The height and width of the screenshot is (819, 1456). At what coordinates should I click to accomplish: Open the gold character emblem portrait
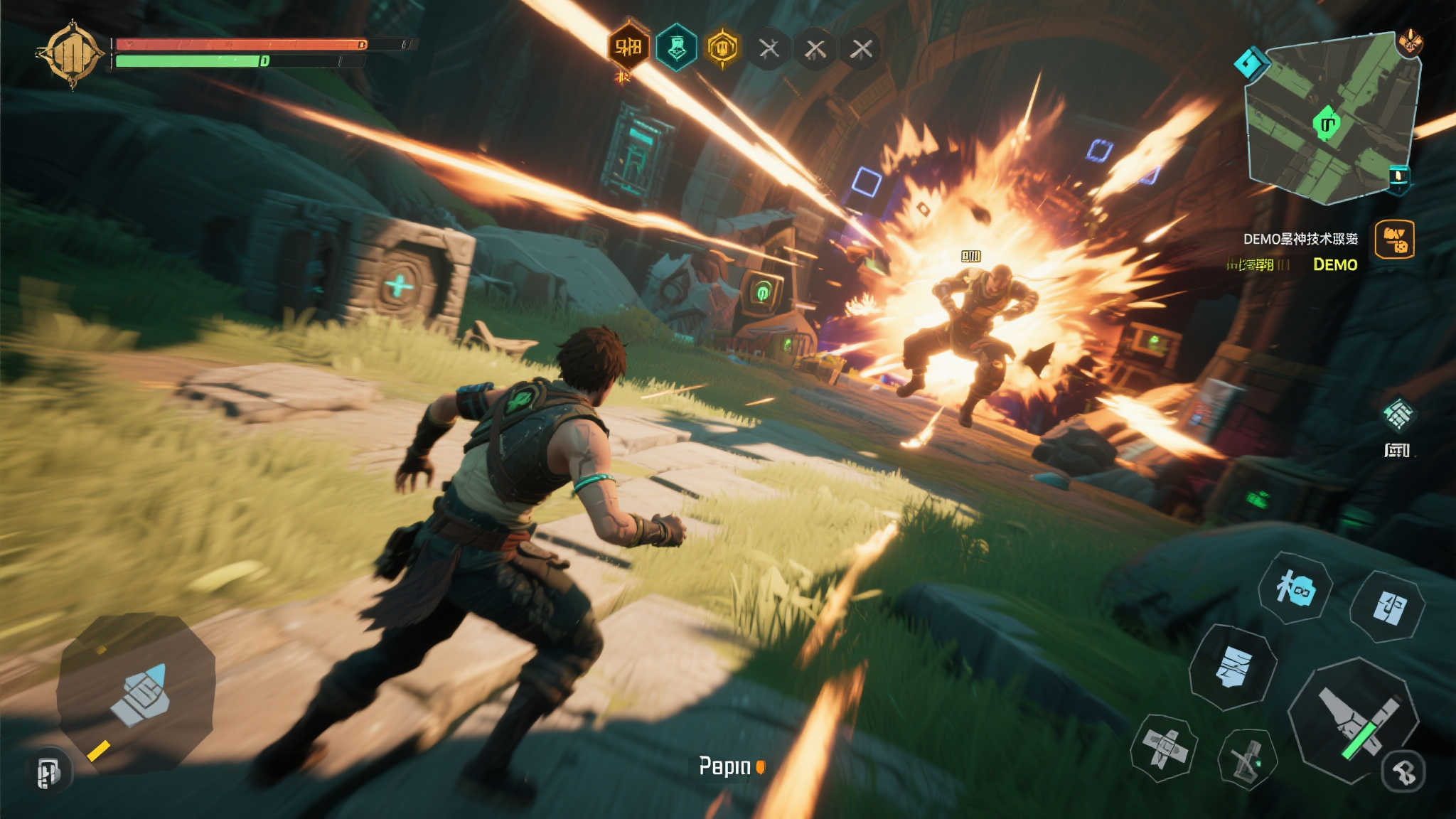click(71, 55)
